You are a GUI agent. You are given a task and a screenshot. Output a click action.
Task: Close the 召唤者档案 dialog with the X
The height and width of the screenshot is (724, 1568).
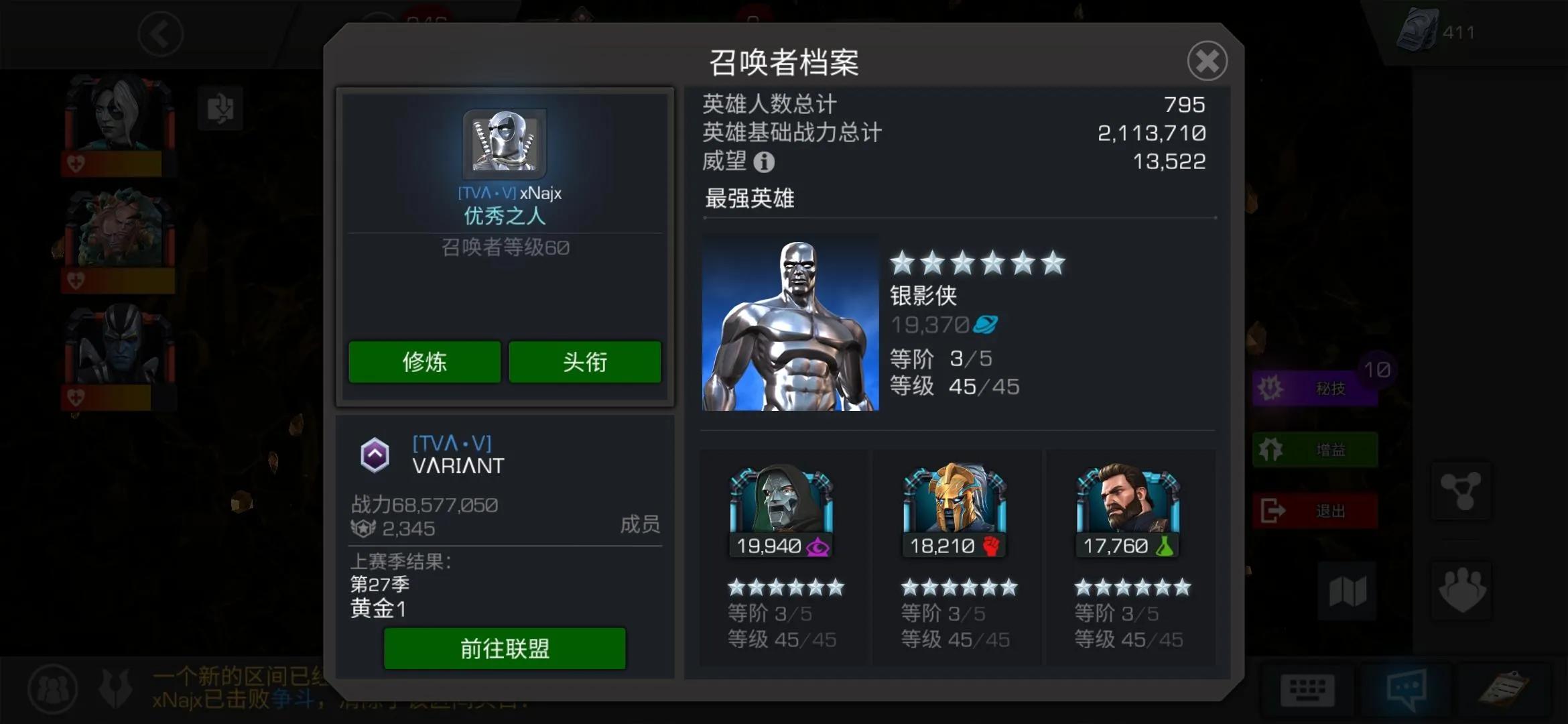pos(1206,61)
